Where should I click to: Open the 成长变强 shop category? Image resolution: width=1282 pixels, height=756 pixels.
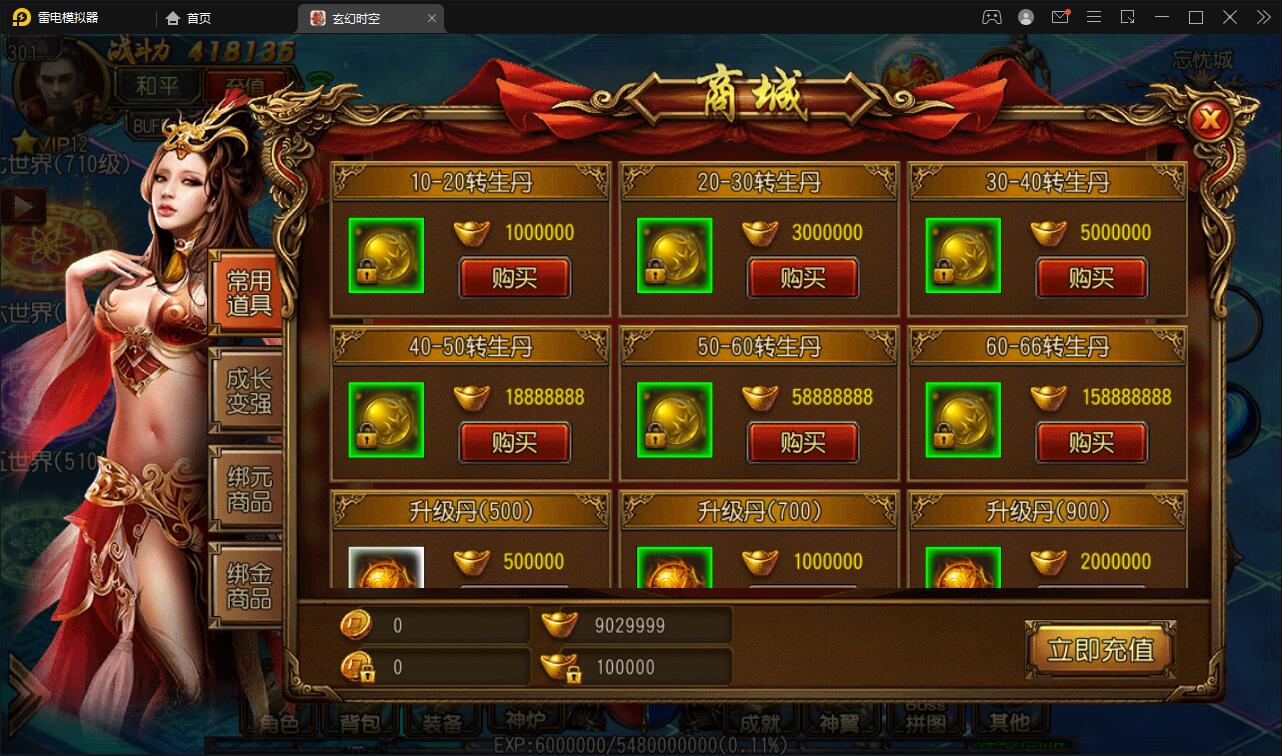coord(248,391)
